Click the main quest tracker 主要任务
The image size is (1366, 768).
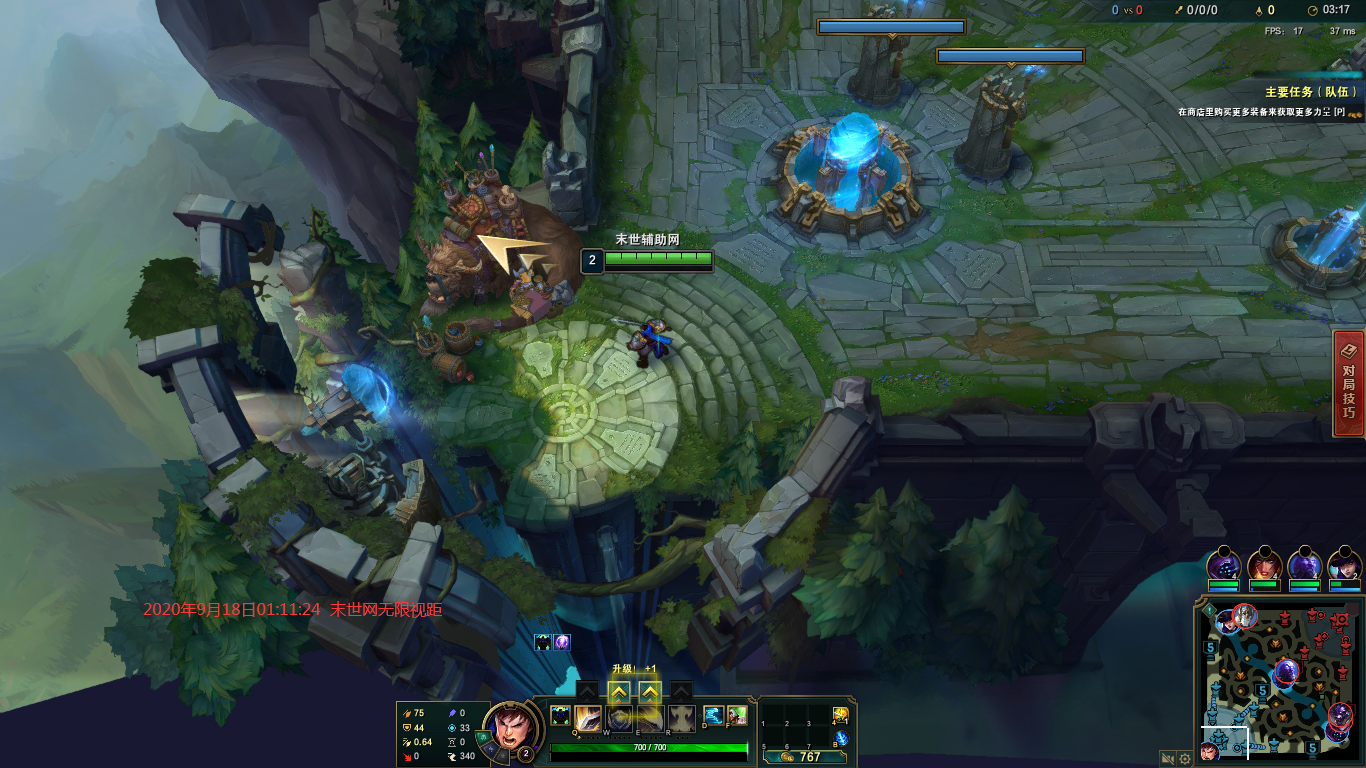(x=1311, y=92)
